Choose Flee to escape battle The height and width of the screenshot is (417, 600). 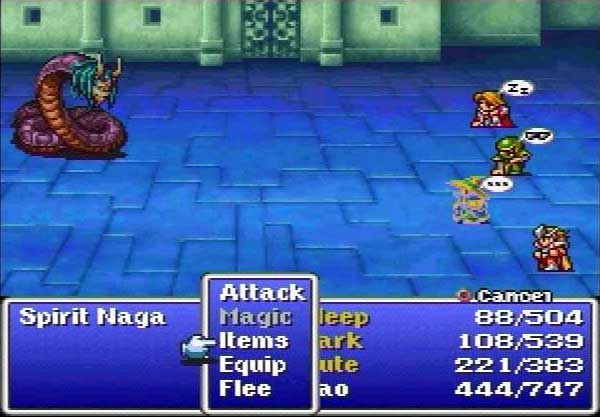tap(245, 389)
